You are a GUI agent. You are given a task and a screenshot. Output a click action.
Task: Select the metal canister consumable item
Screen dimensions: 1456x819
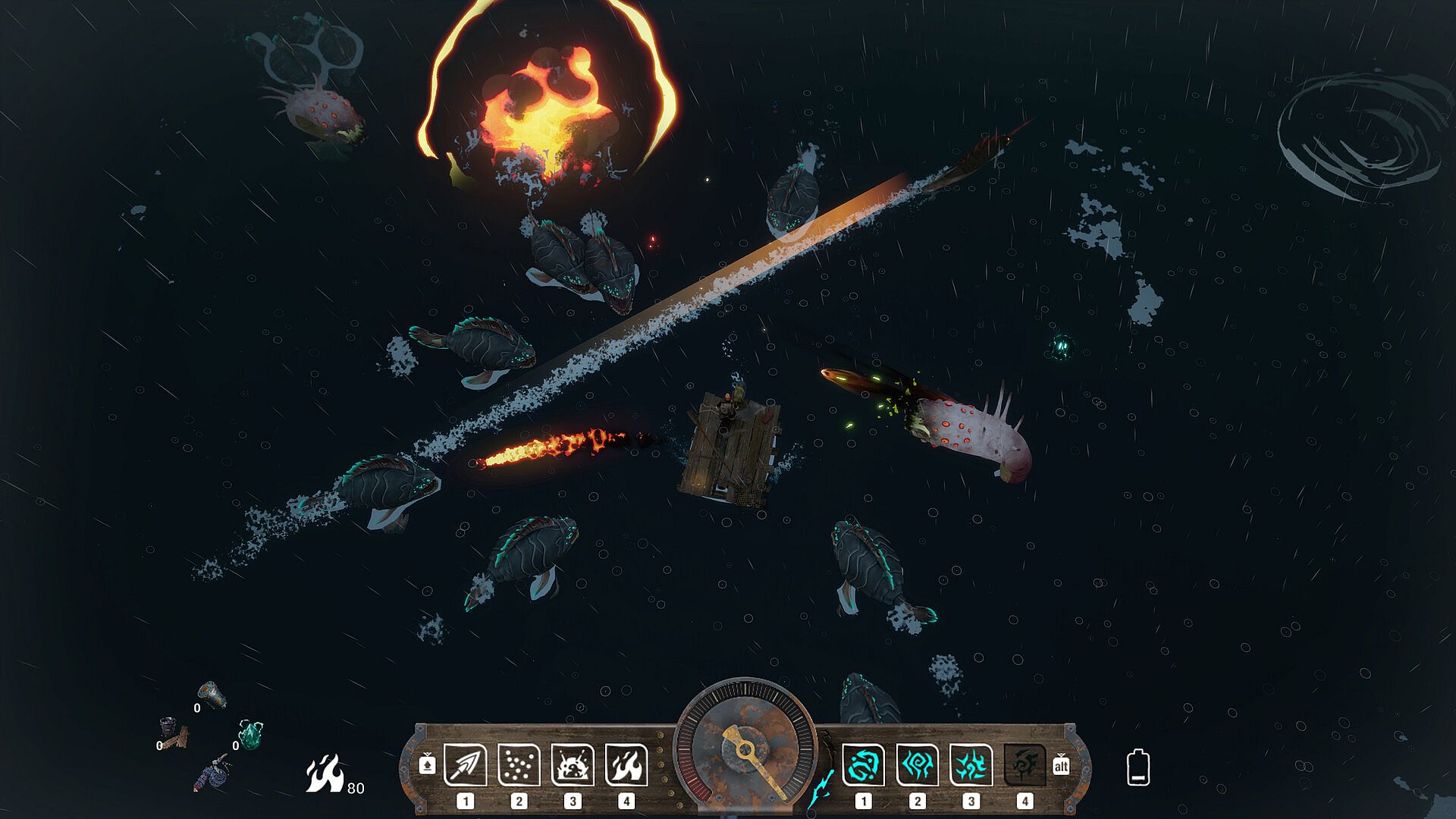coord(212,694)
